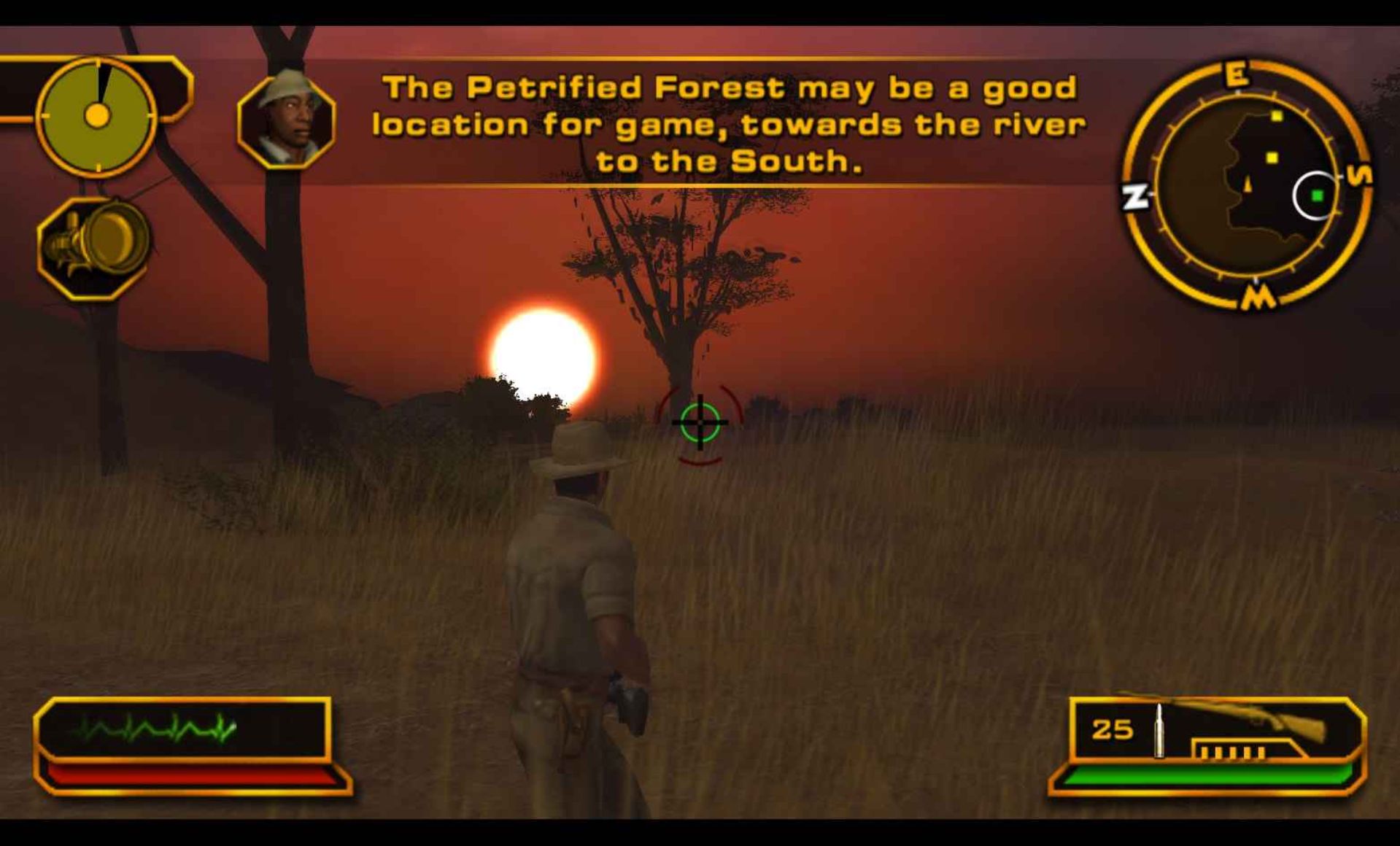Click the yellow radar dial gauge

(x=97, y=116)
